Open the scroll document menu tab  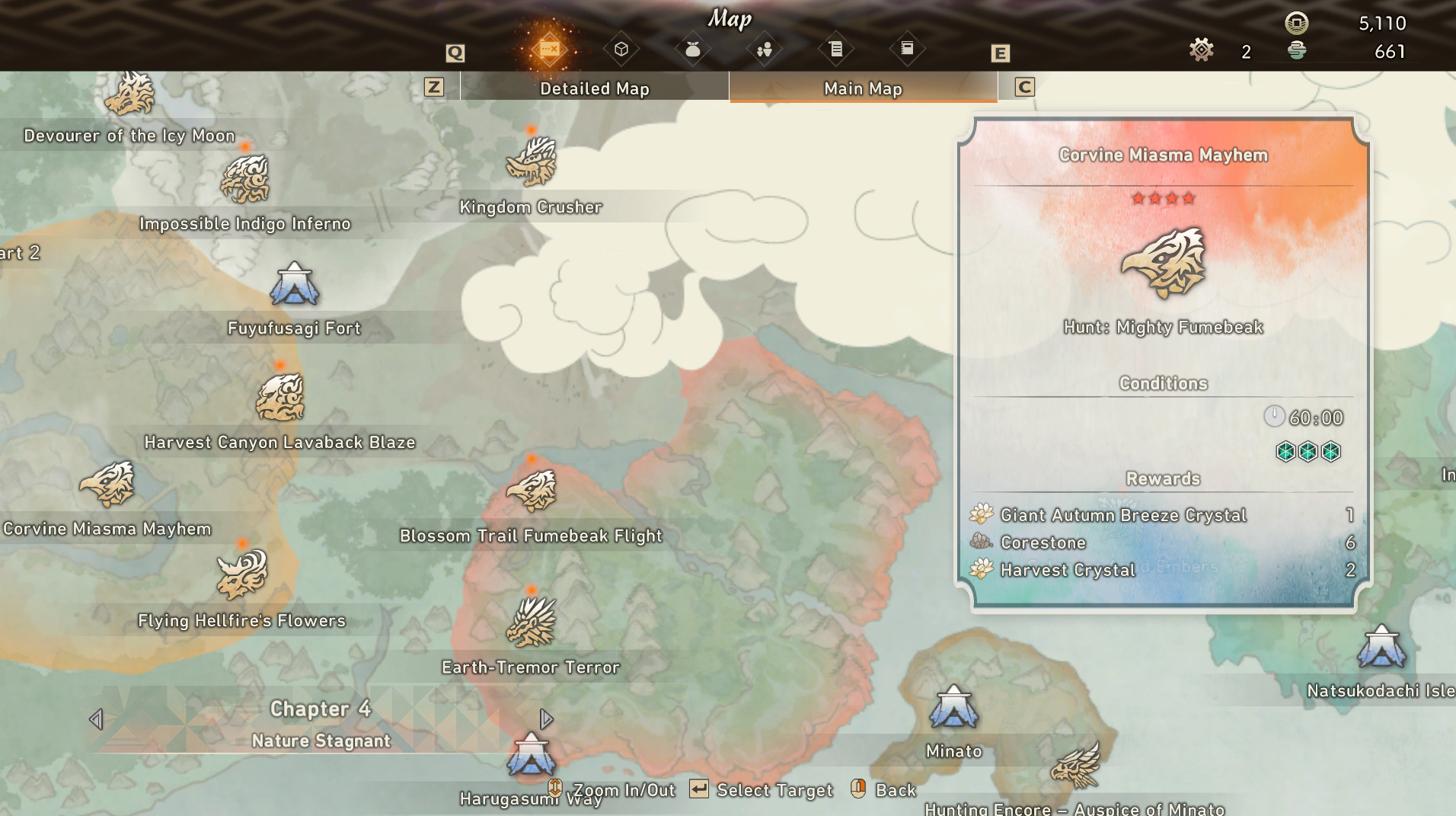click(835, 50)
